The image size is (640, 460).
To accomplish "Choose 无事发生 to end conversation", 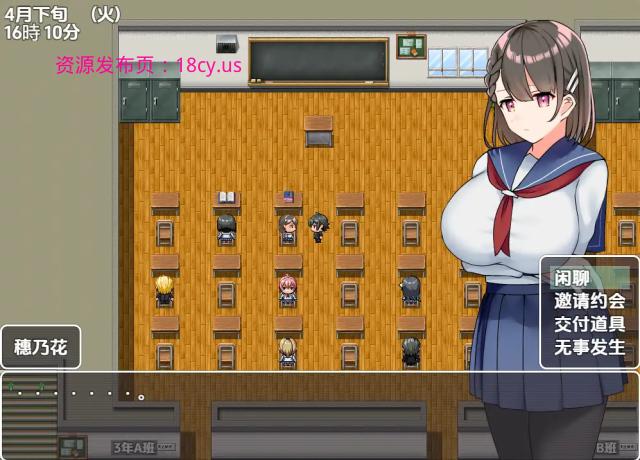I will coord(588,347).
